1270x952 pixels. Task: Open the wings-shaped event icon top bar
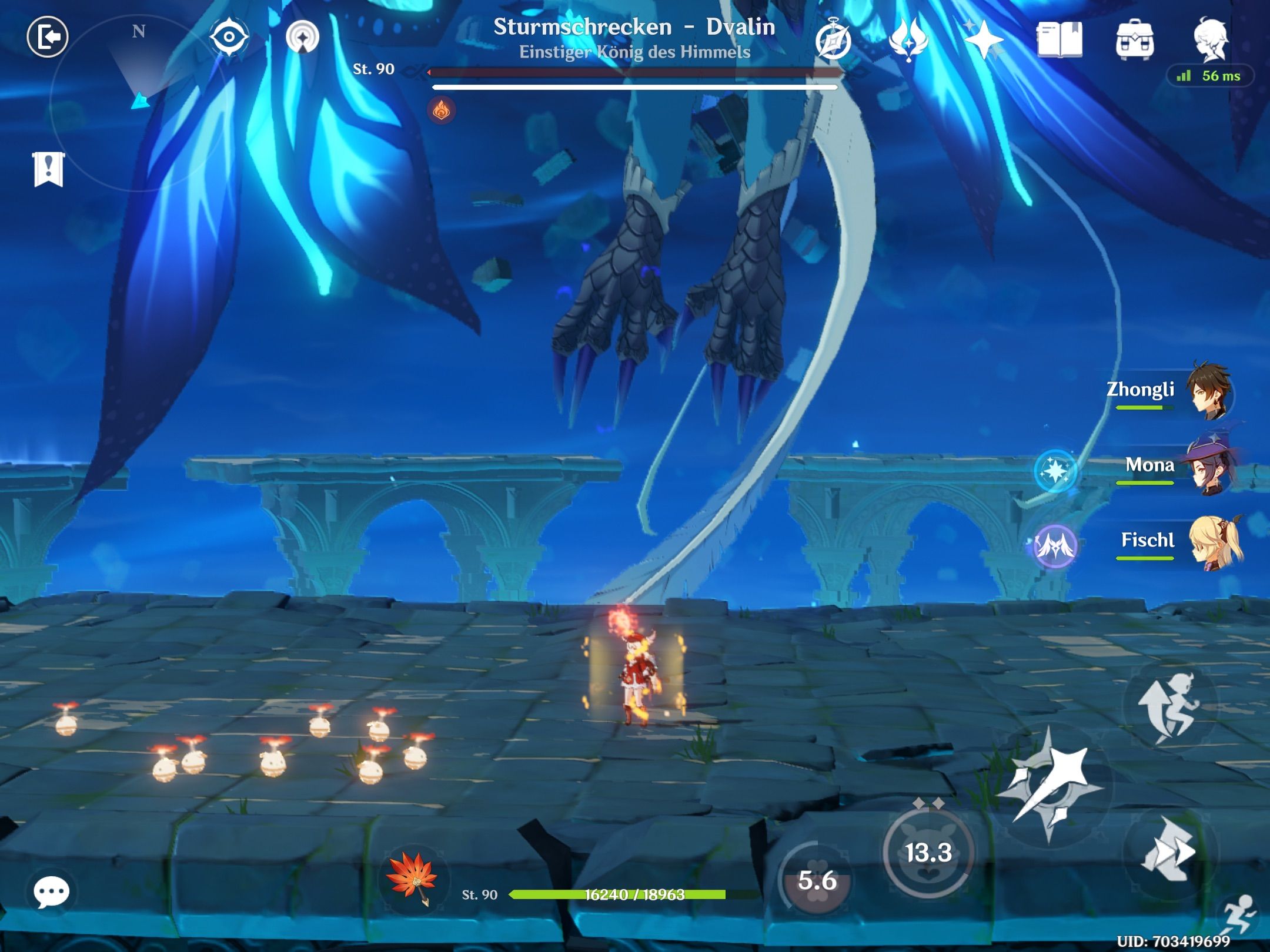click(908, 40)
